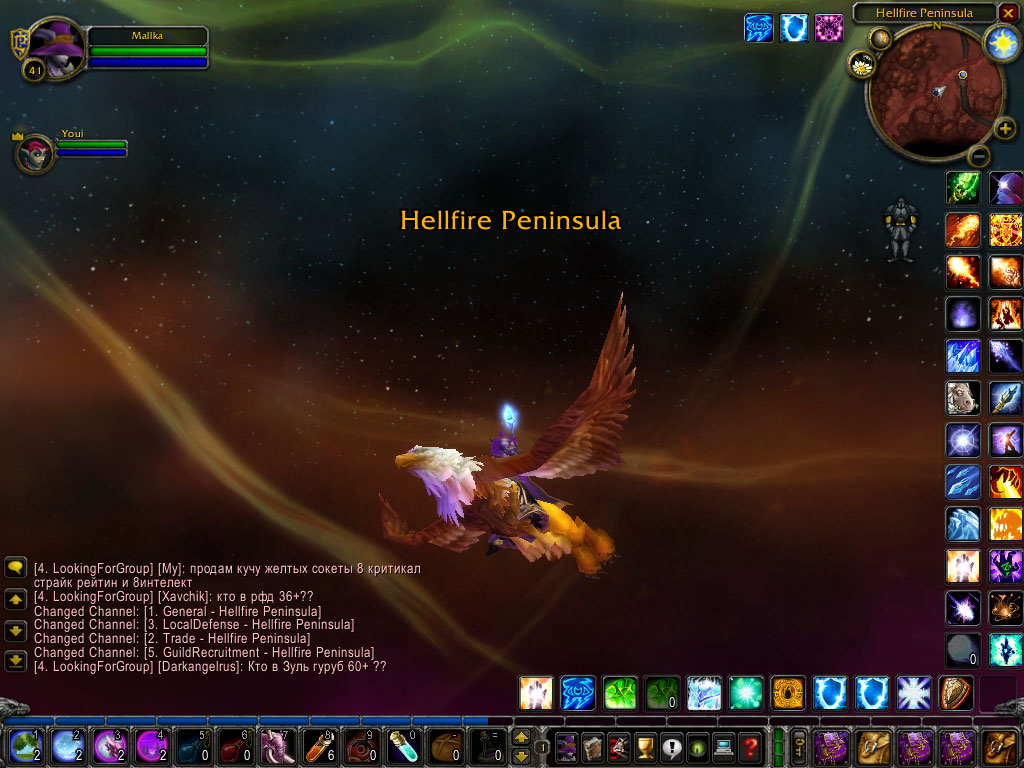
Task: Open the chat speech bubble menu
Action: [16, 568]
